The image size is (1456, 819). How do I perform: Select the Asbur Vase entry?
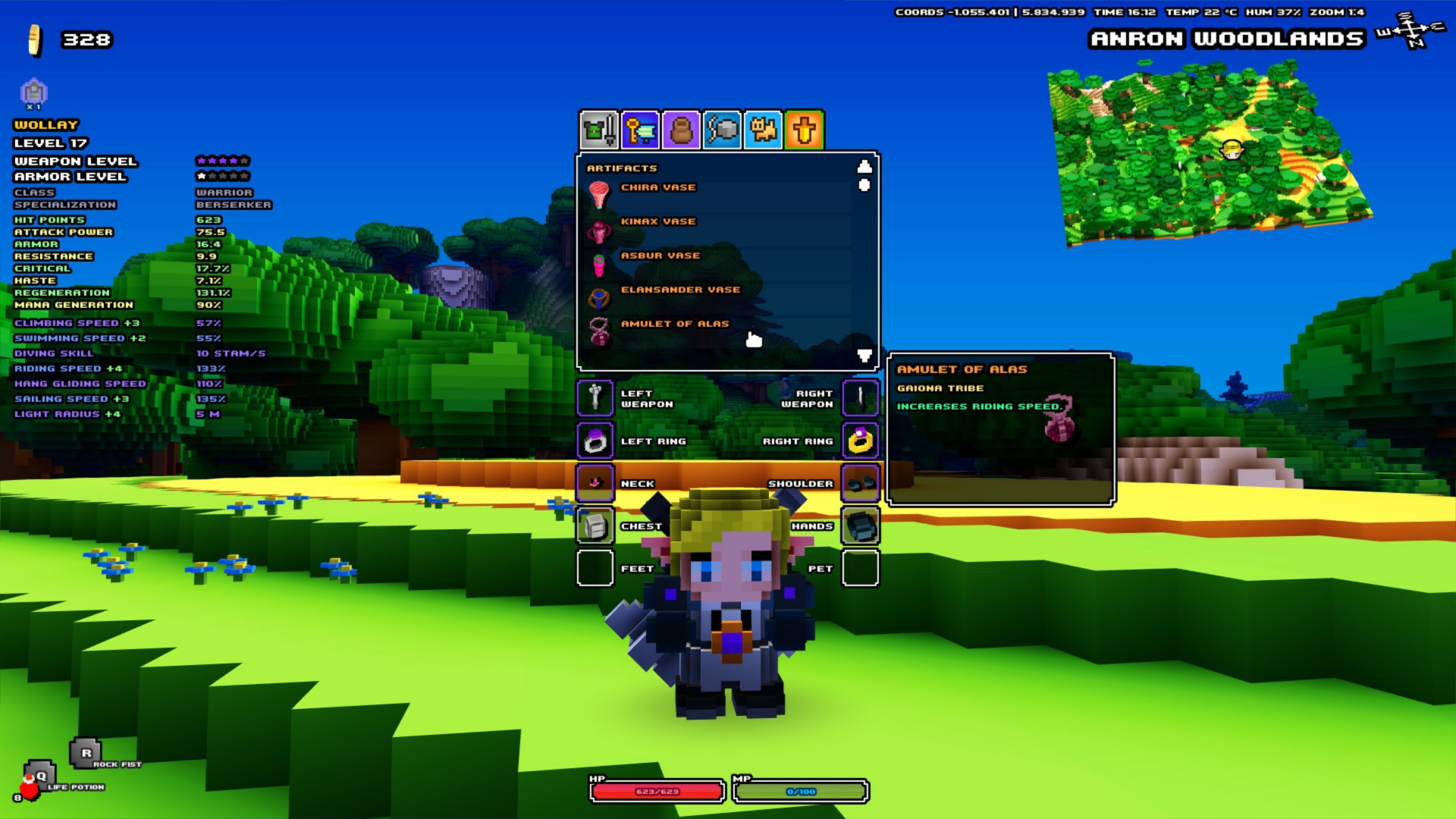point(660,256)
